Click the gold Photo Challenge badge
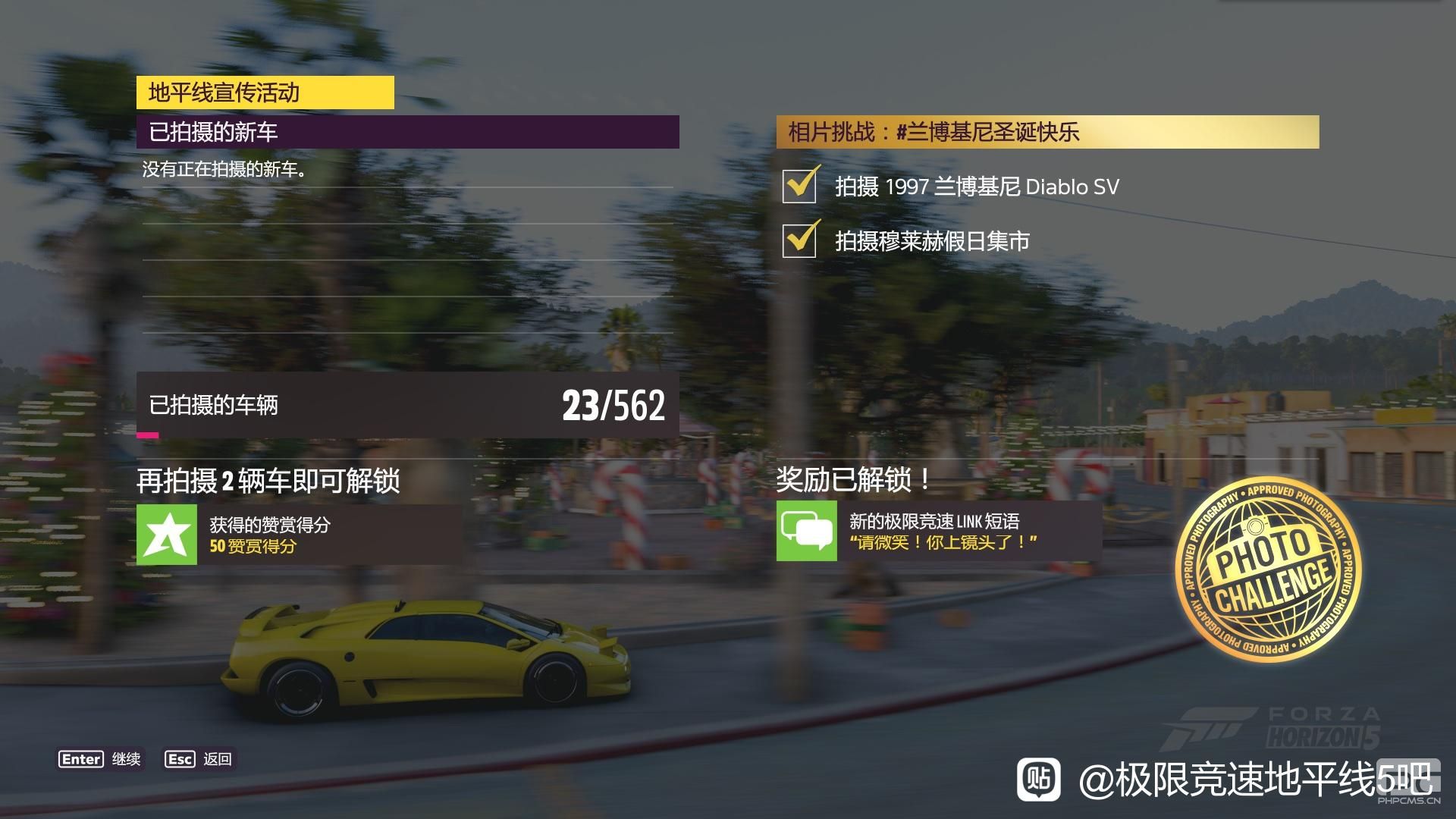Screen dimensions: 1456x819 point(1268,568)
